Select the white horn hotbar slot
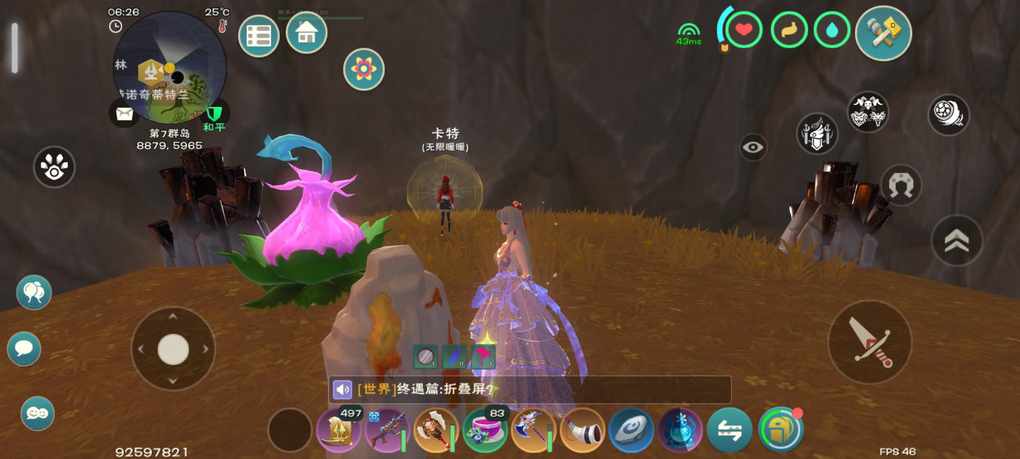The height and width of the screenshot is (459, 1020). click(582, 430)
